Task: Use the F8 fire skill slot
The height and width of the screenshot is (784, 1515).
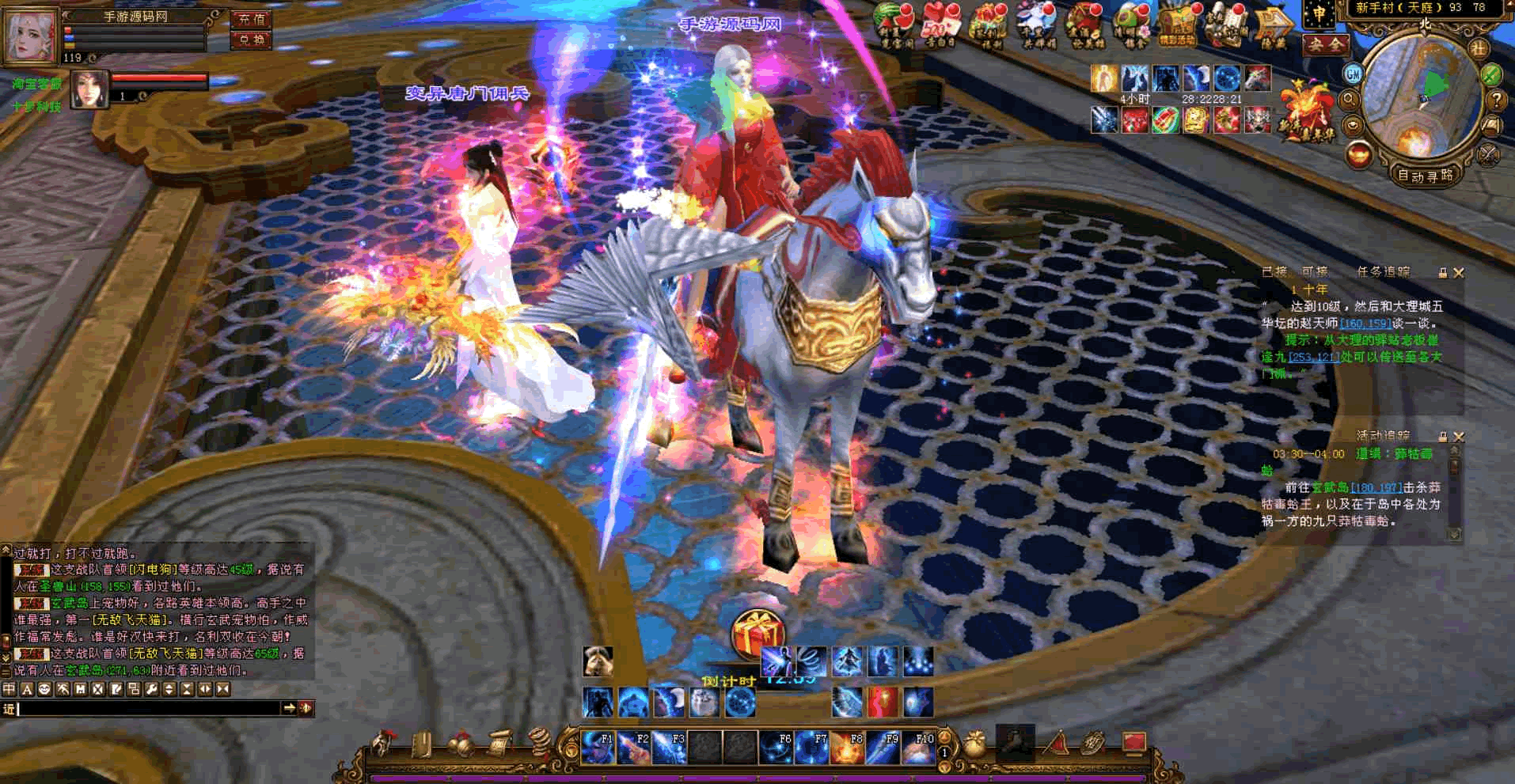Action: click(x=847, y=747)
